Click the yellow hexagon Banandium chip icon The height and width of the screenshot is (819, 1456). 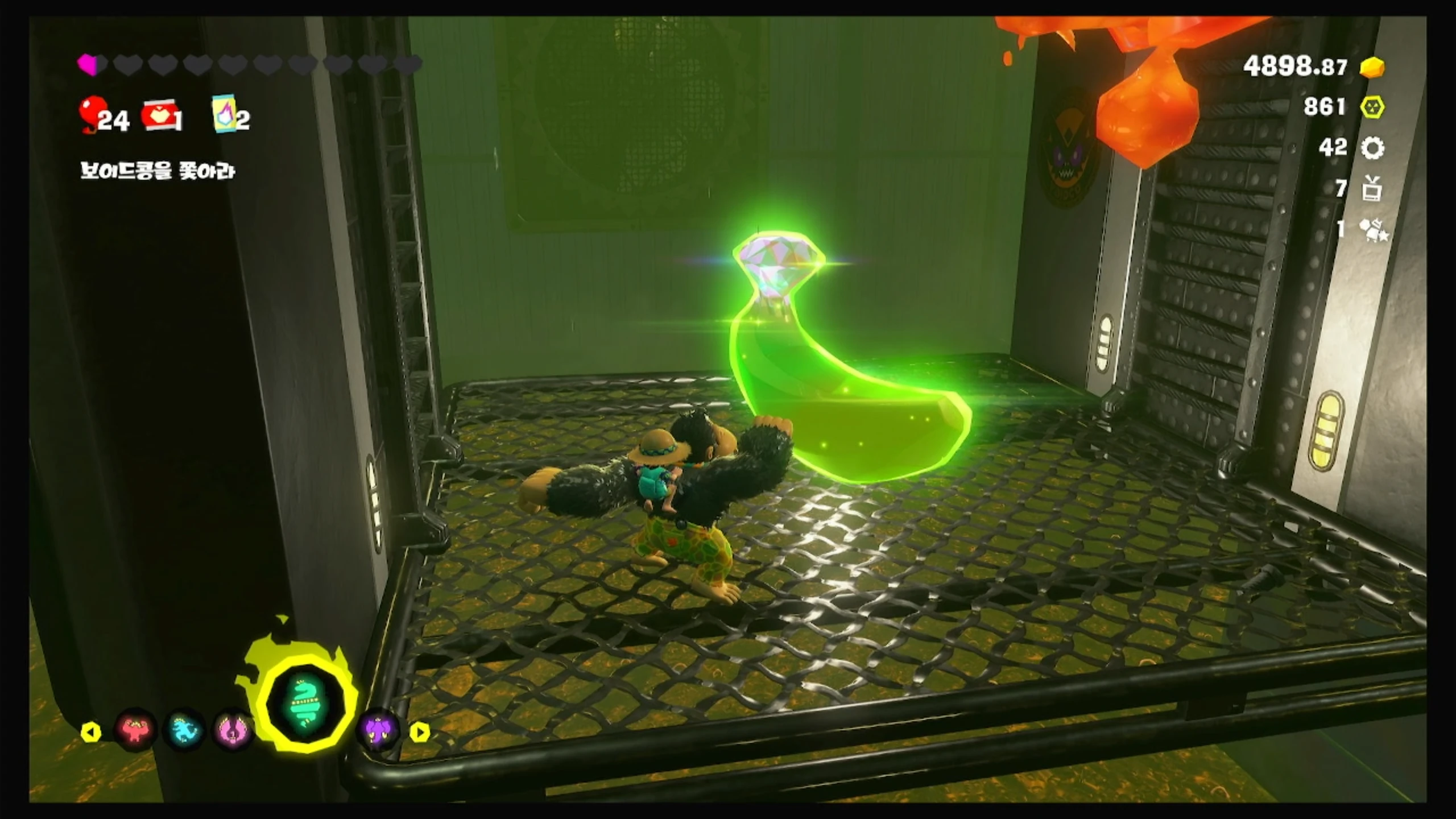(1372, 107)
